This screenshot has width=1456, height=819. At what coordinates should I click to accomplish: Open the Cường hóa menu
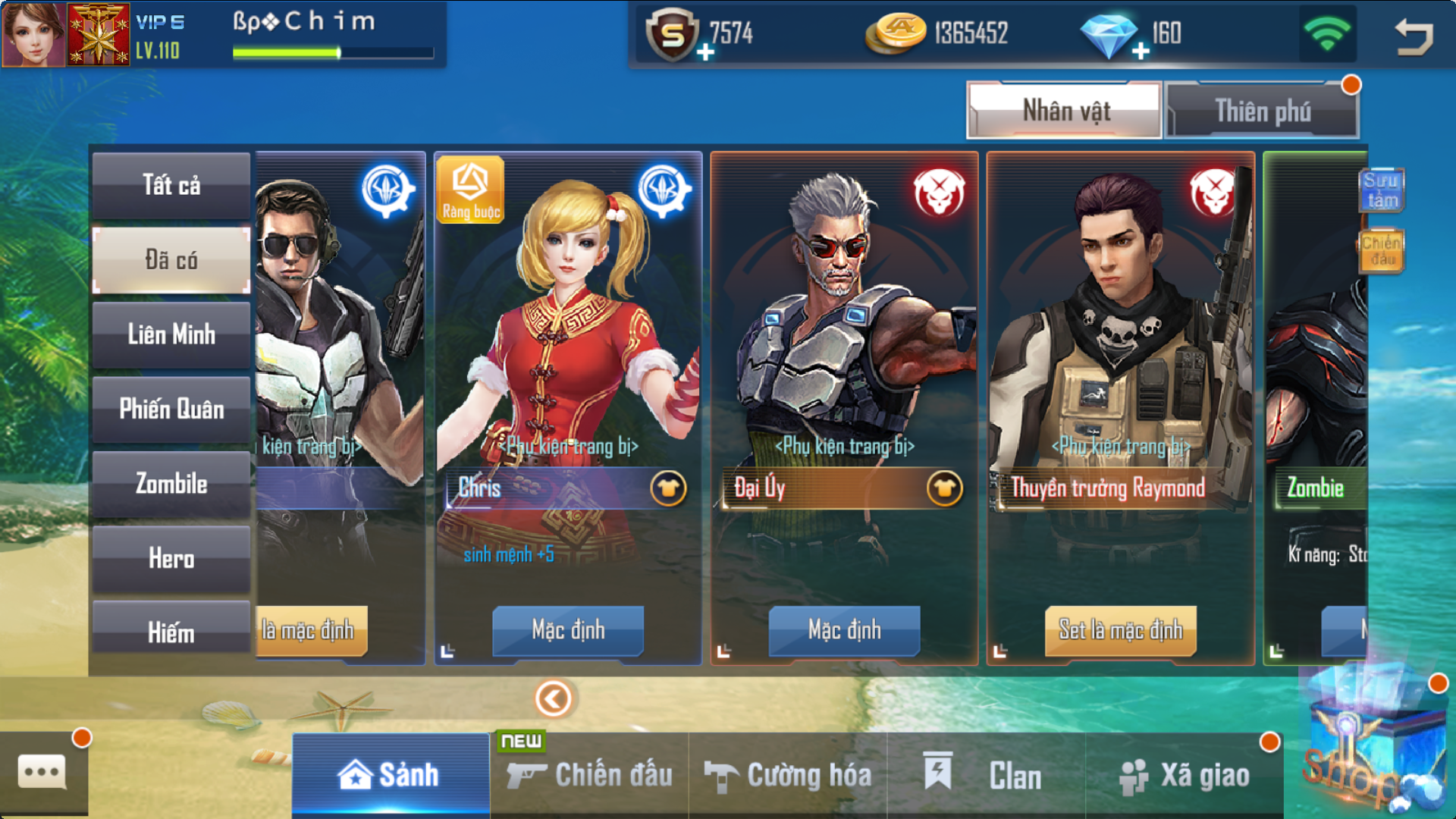[x=789, y=775]
